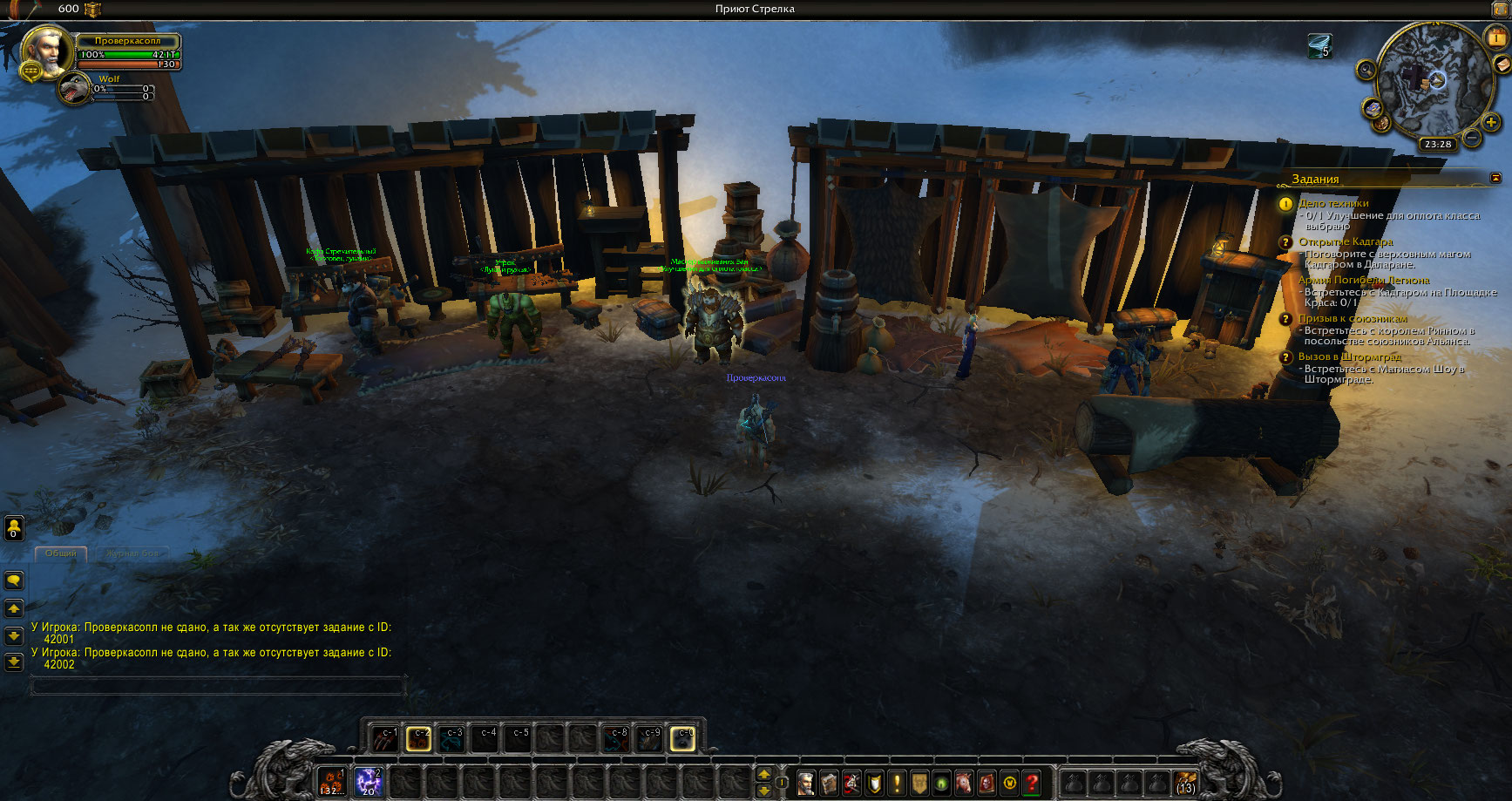
Task: Click the minimap tracking magnifier button
Action: tap(1366, 70)
